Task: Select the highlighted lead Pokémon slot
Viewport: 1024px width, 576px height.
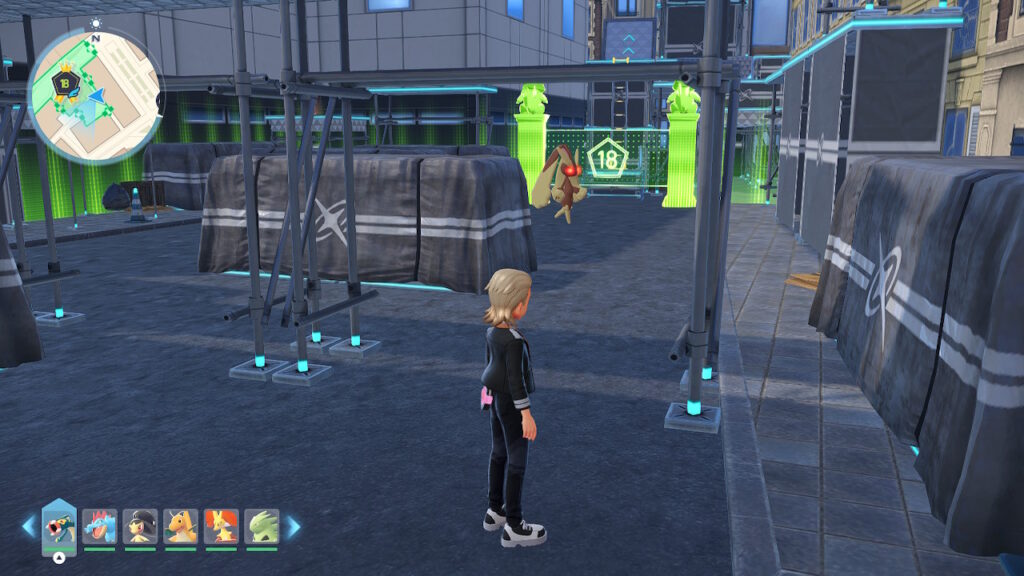Action: click(59, 526)
